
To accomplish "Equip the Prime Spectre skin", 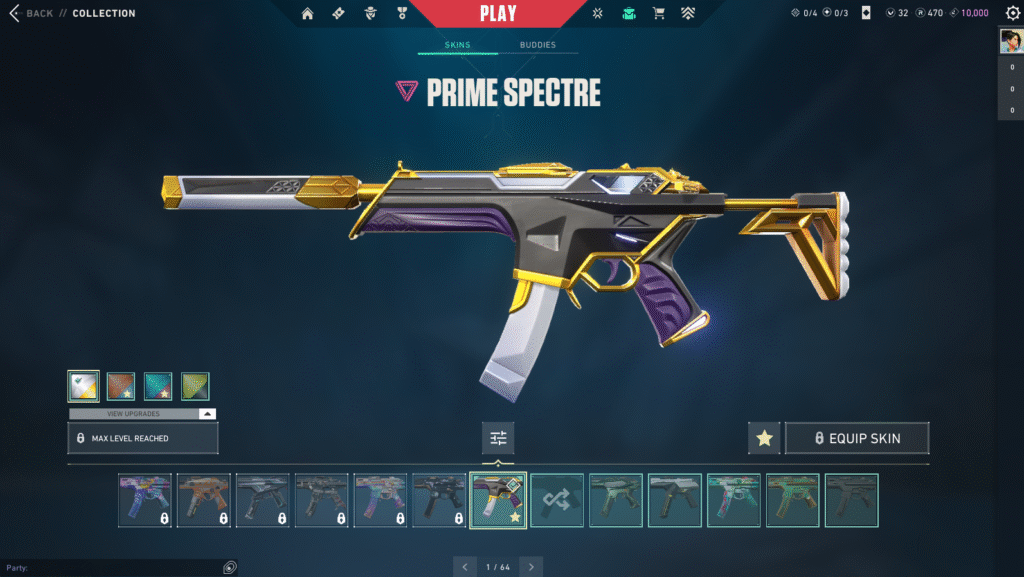I will [857, 438].
